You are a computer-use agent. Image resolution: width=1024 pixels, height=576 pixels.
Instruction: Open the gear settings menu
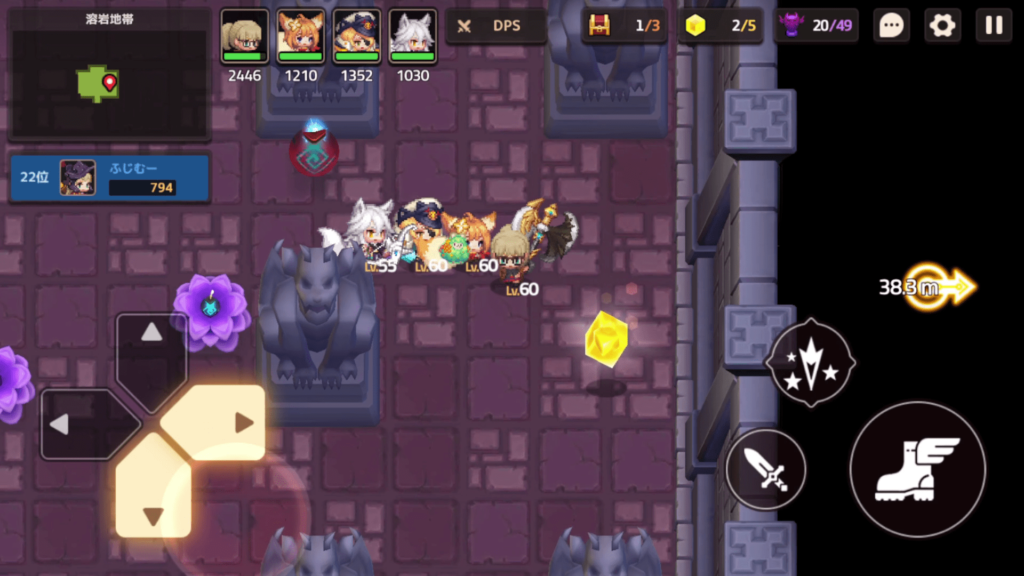pos(942,26)
